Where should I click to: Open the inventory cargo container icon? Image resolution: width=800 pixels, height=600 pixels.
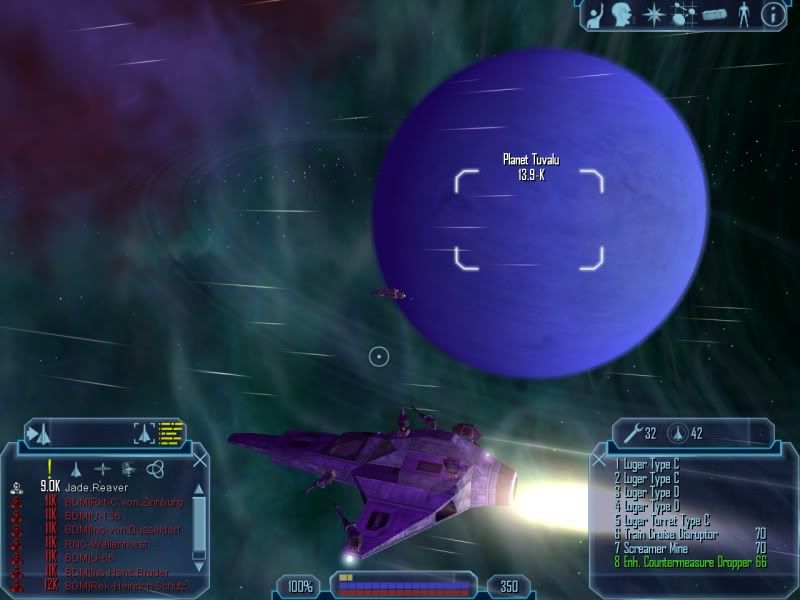[x=713, y=15]
